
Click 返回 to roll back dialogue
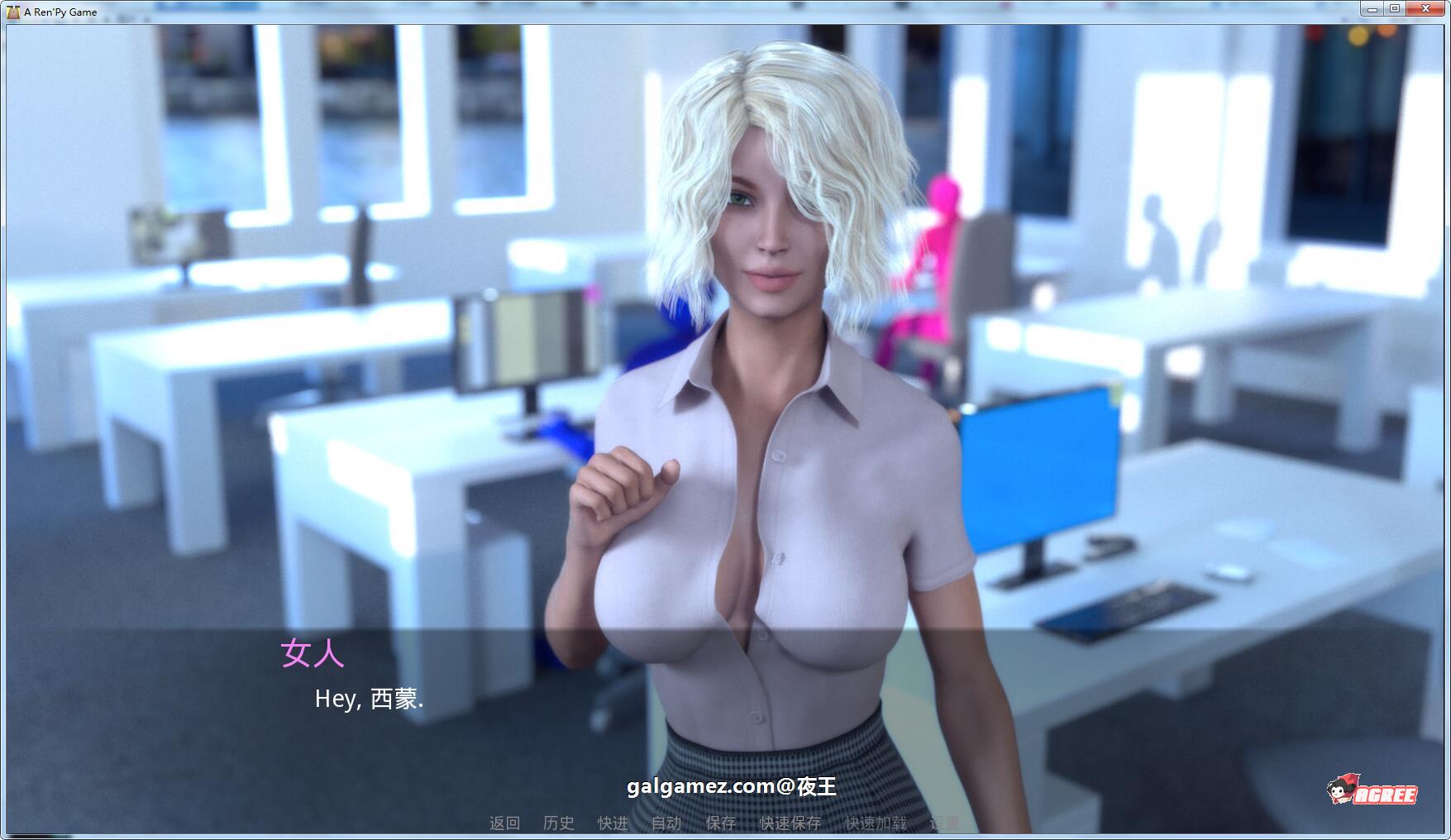(505, 824)
